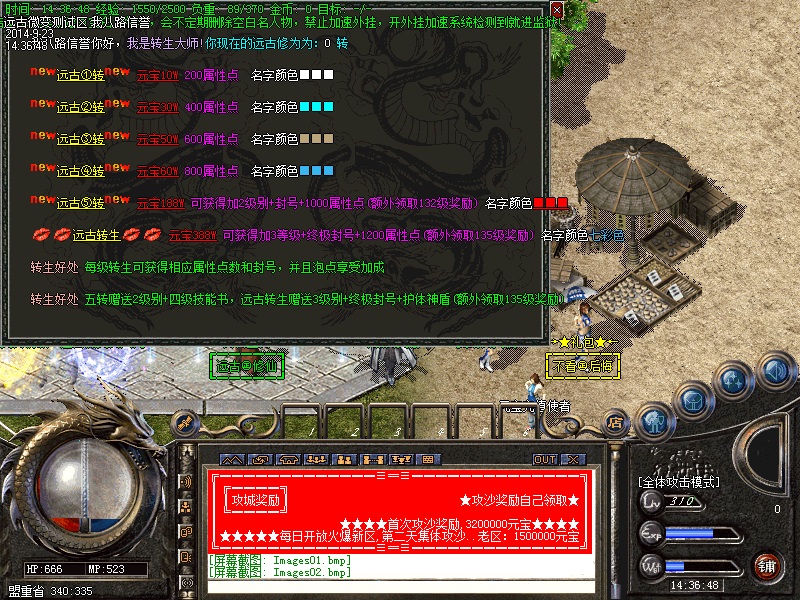
Task: Click the 远古转生 ultimate rebirth link
Action: (95, 235)
